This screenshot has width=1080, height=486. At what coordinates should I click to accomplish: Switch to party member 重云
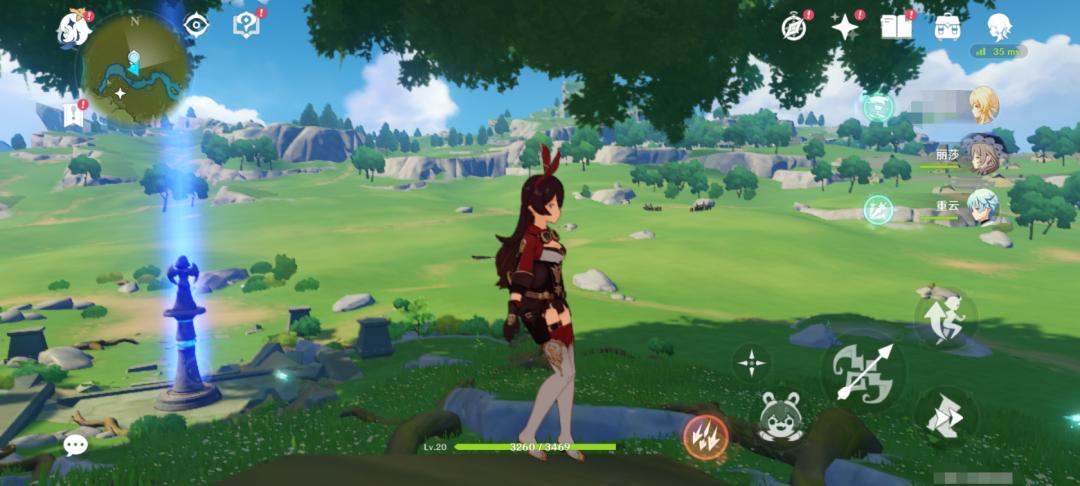(x=981, y=207)
